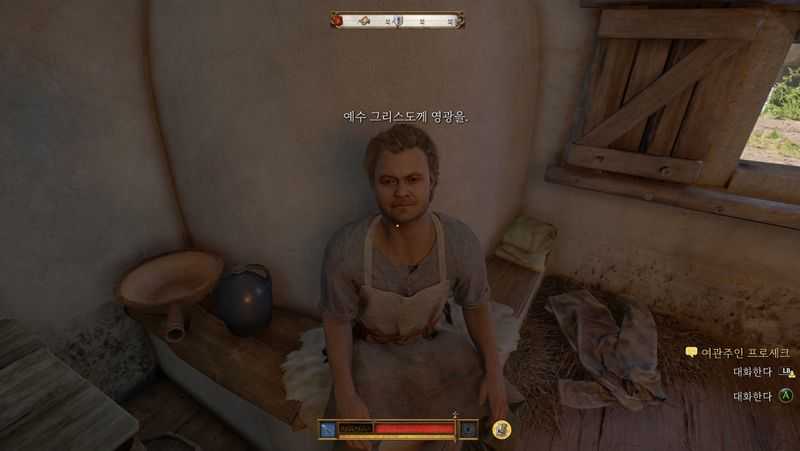The height and width of the screenshot is (451, 800).
Task: Open the round gold status icon beside the HUD bar
Action: (x=501, y=429)
